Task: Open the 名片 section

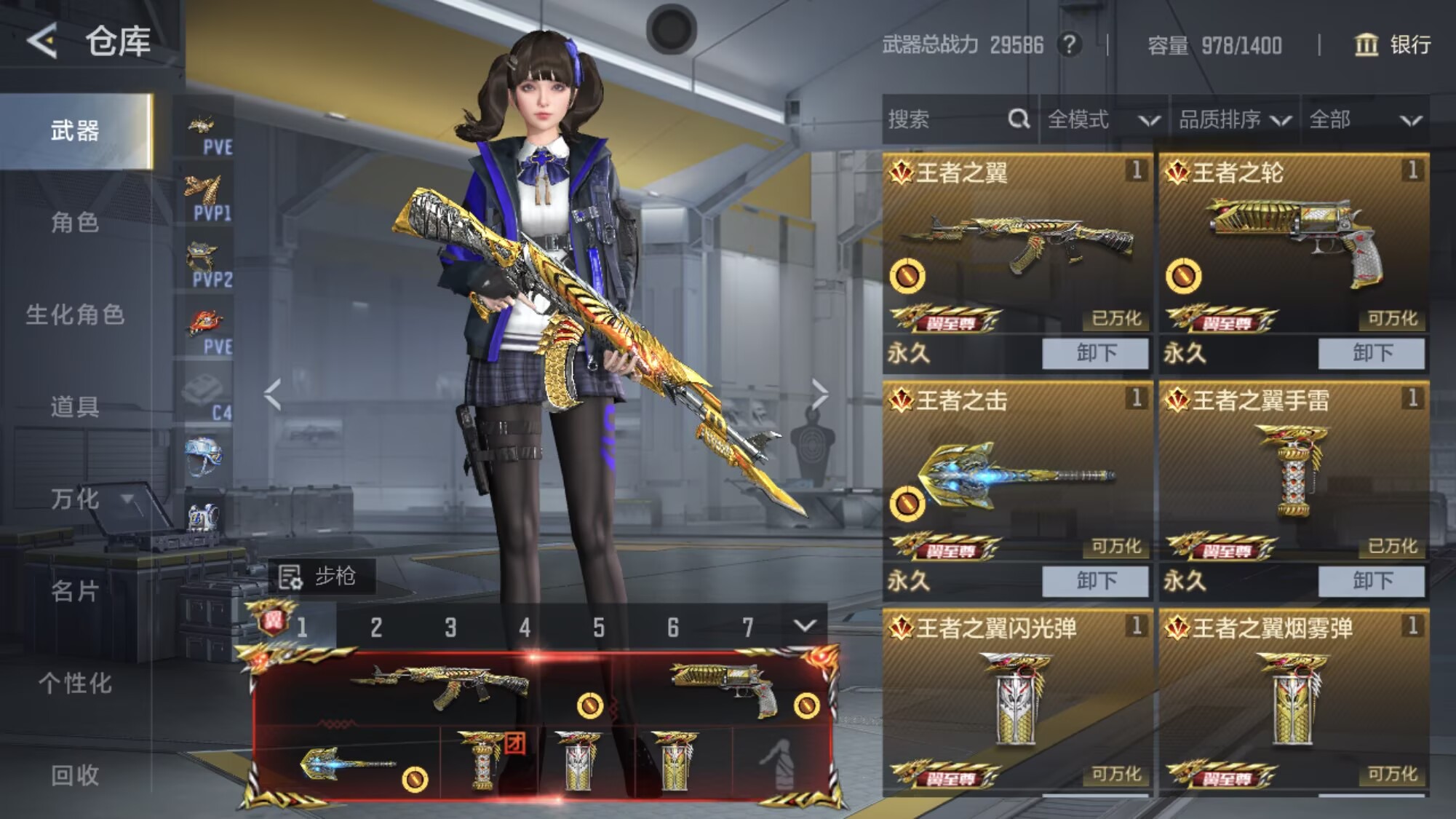Action: (75, 590)
